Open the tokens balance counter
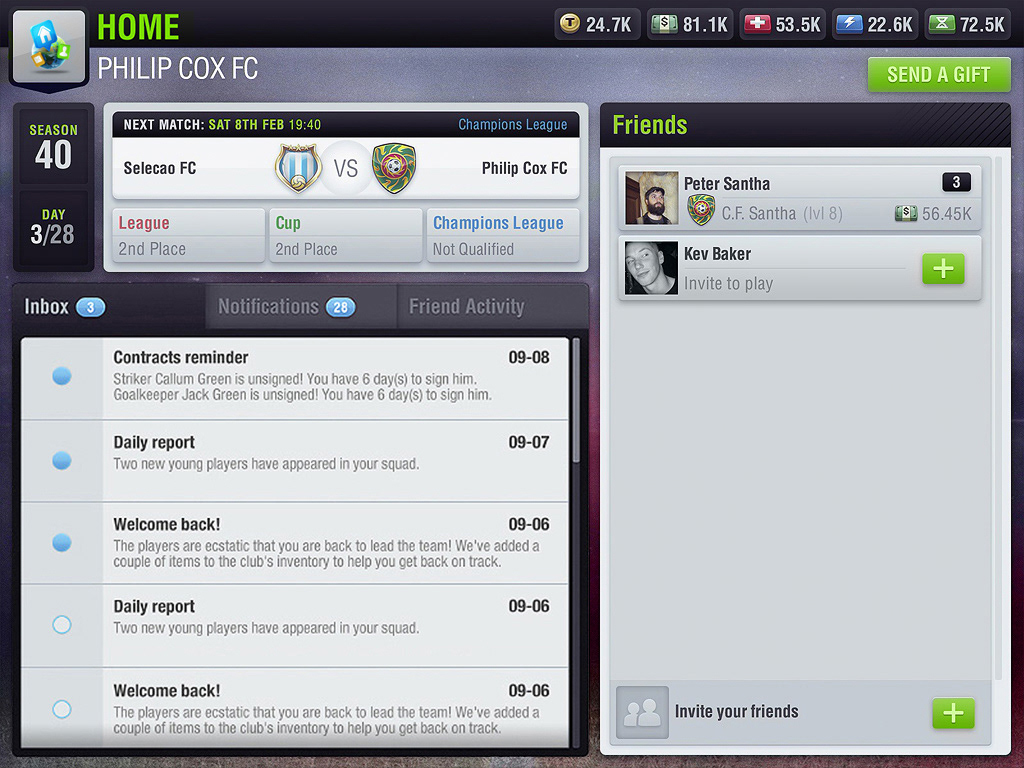The image size is (1024, 768). coord(598,25)
